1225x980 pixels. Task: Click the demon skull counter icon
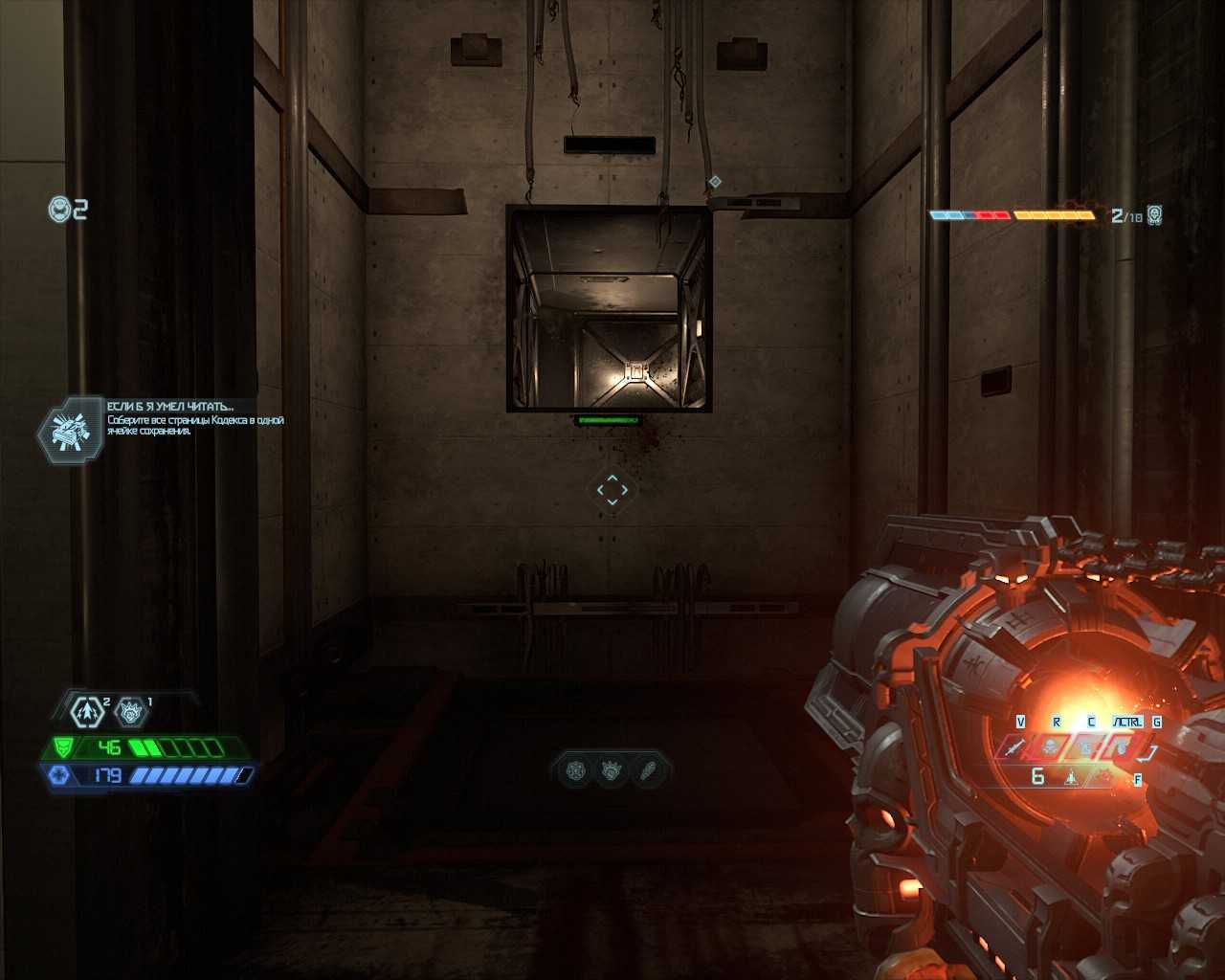(x=1155, y=214)
